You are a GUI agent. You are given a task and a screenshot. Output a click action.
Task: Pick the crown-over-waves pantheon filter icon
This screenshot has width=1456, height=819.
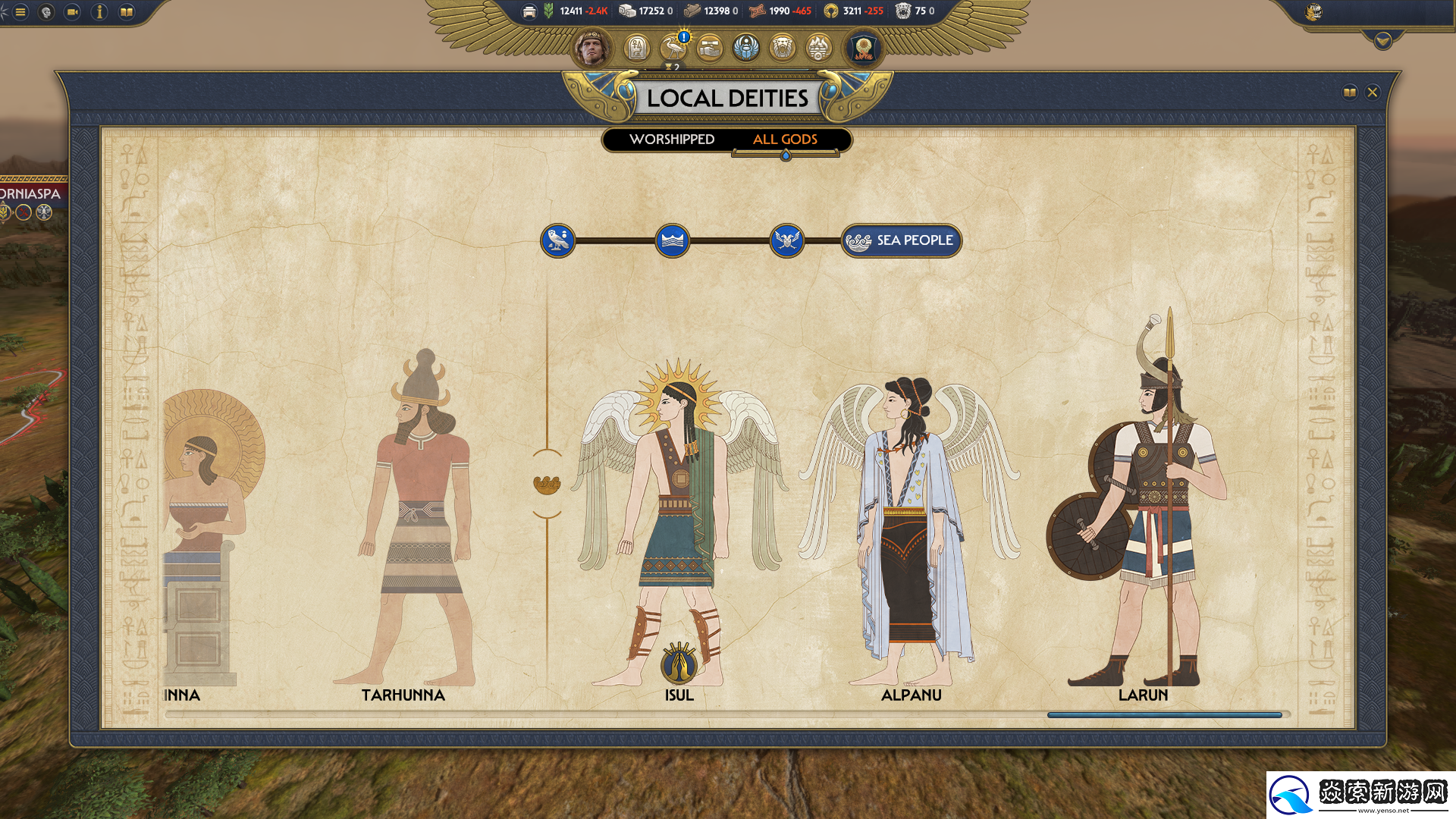672,240
